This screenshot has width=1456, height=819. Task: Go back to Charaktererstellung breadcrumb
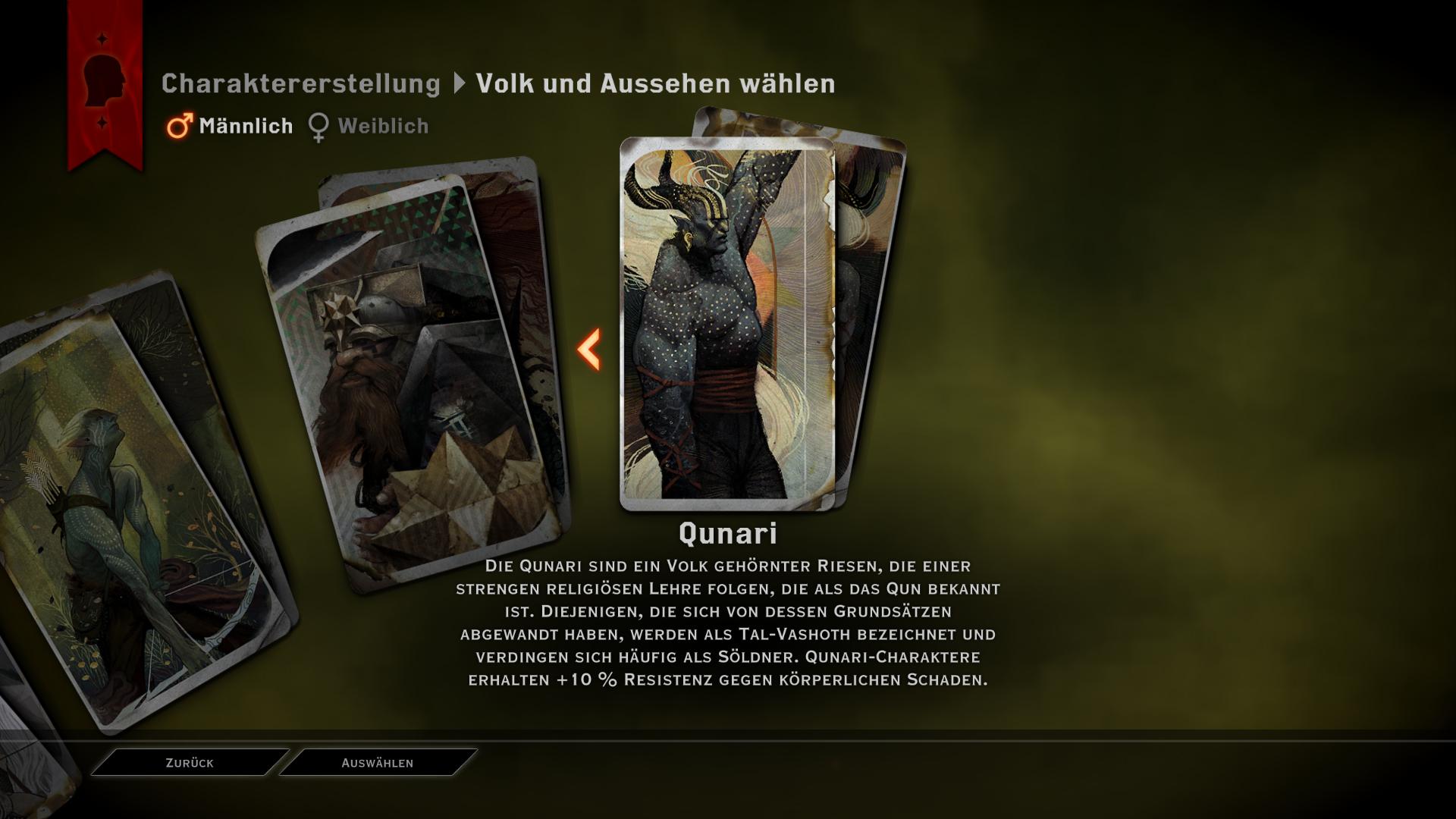point(300,83)
